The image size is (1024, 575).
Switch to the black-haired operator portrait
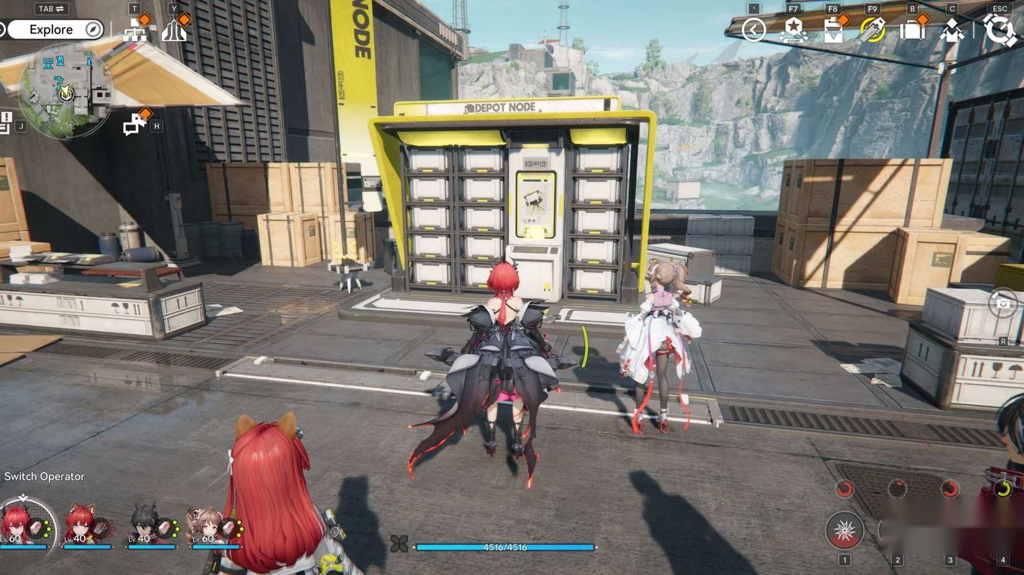(x=145, y=523)
